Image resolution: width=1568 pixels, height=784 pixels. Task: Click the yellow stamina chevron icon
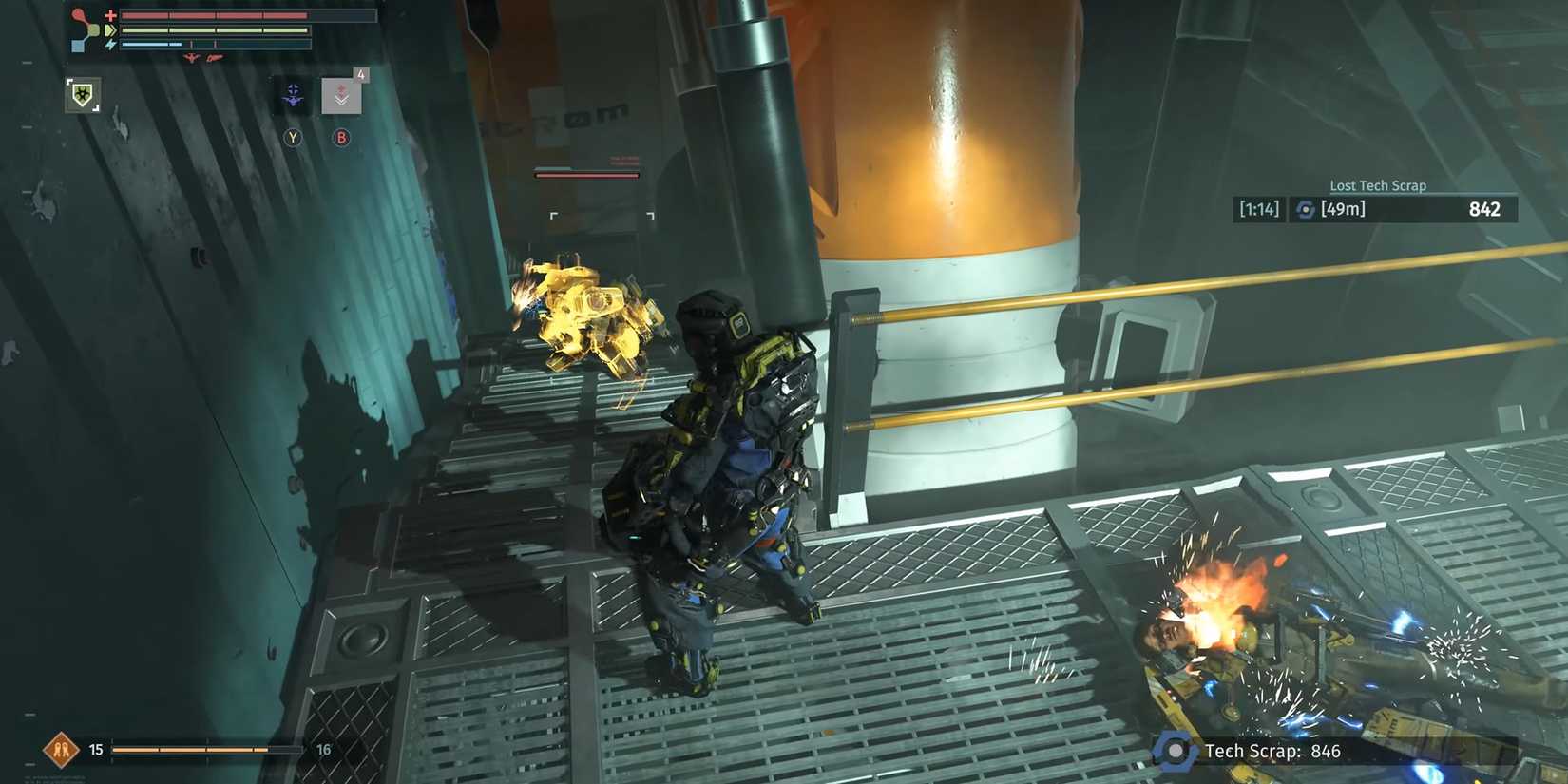(x=110, y=30)
